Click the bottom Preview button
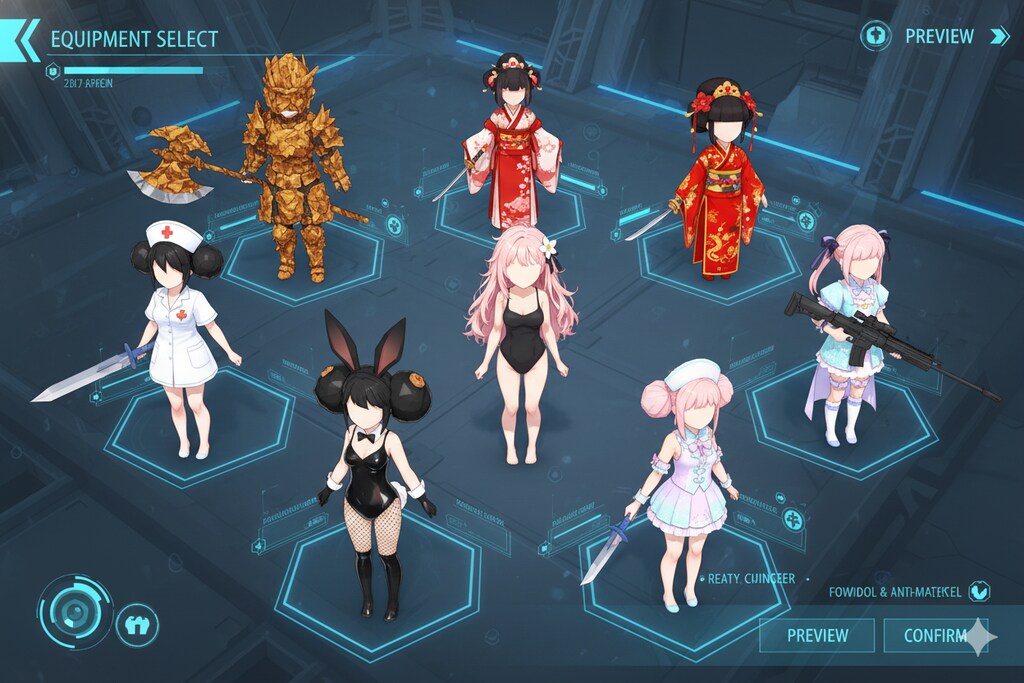 (817, 635)
